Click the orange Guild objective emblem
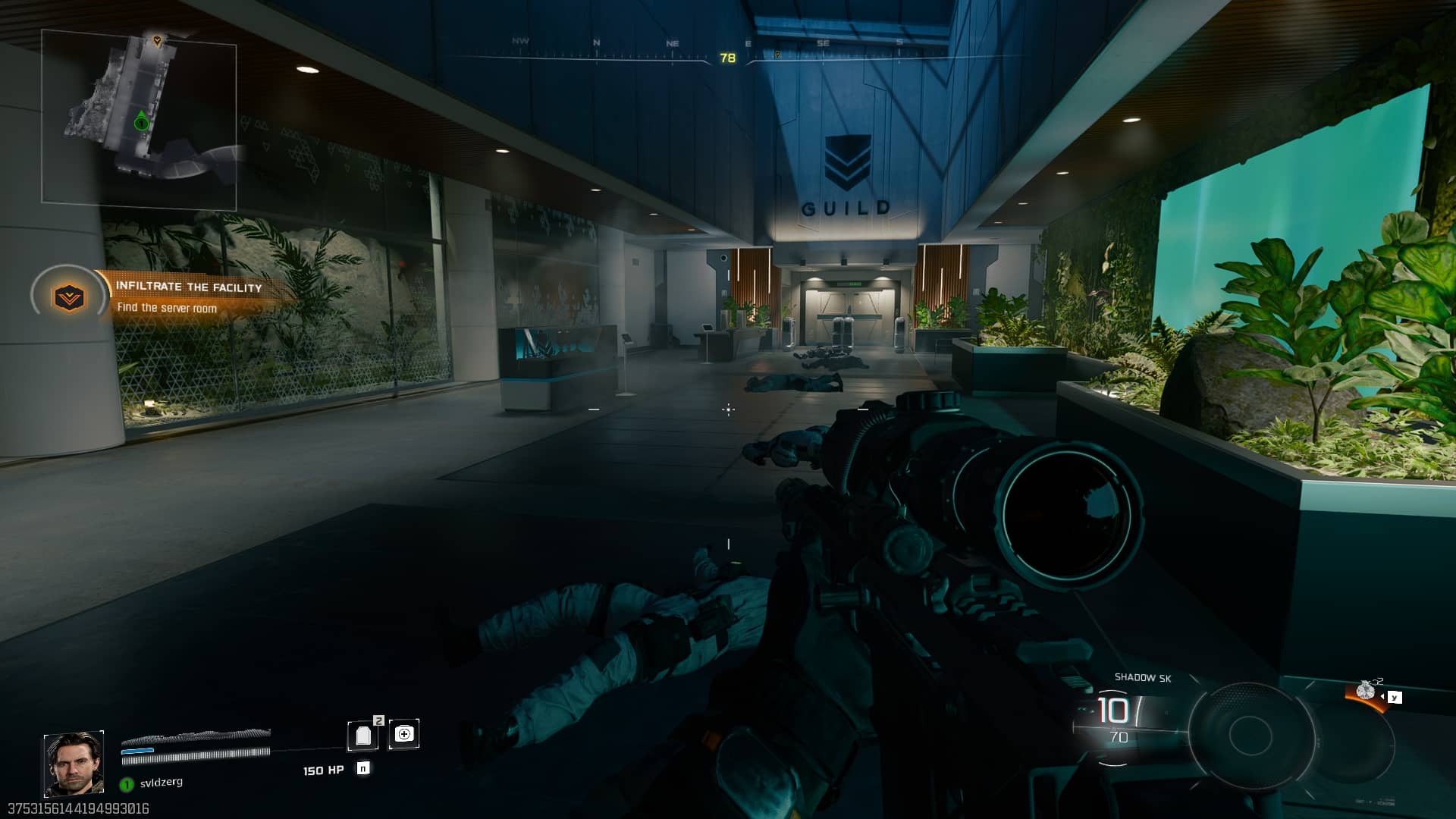 coord(69,297)
